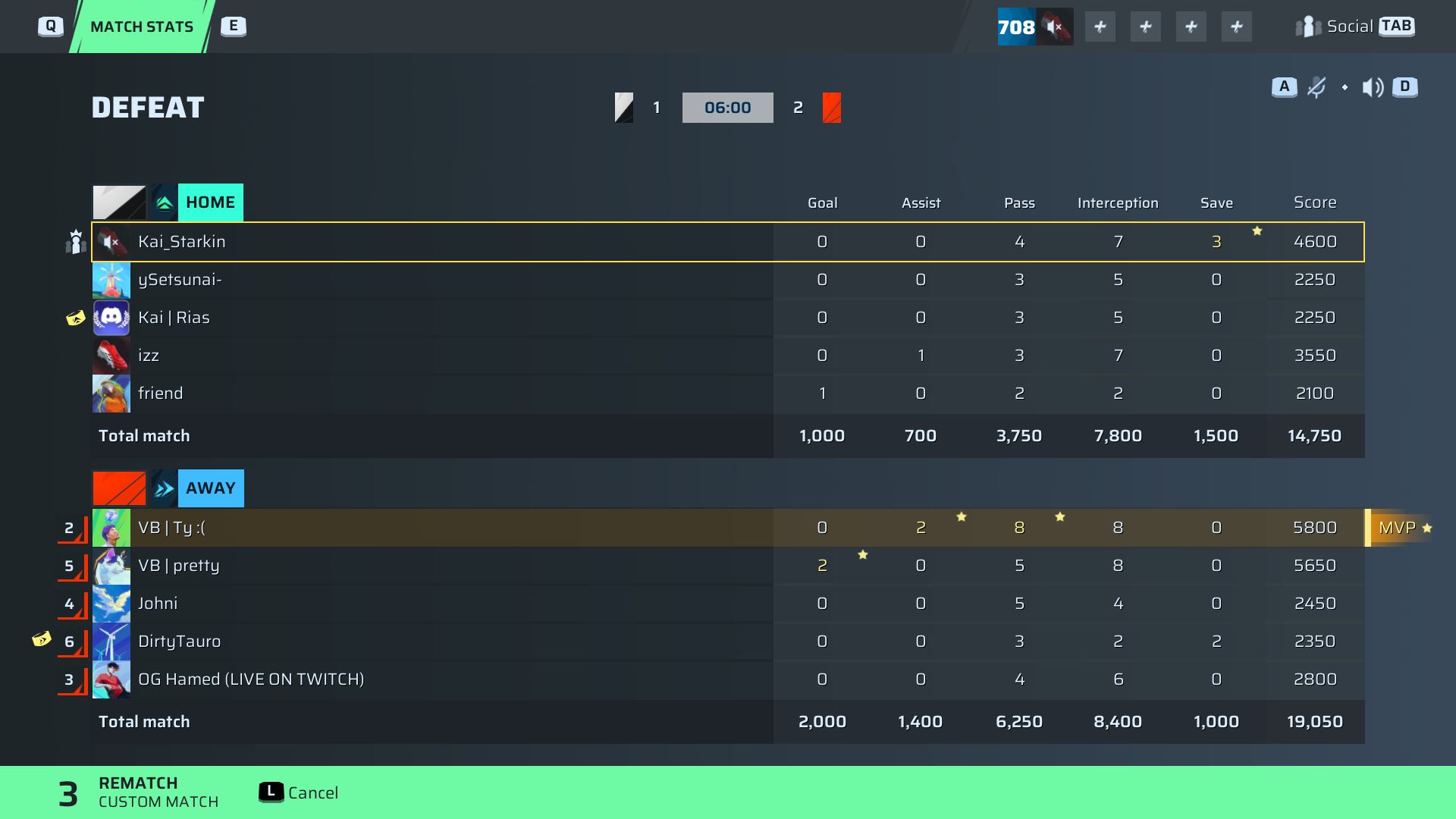Unmute the microphone

(x=1317, y=87)
